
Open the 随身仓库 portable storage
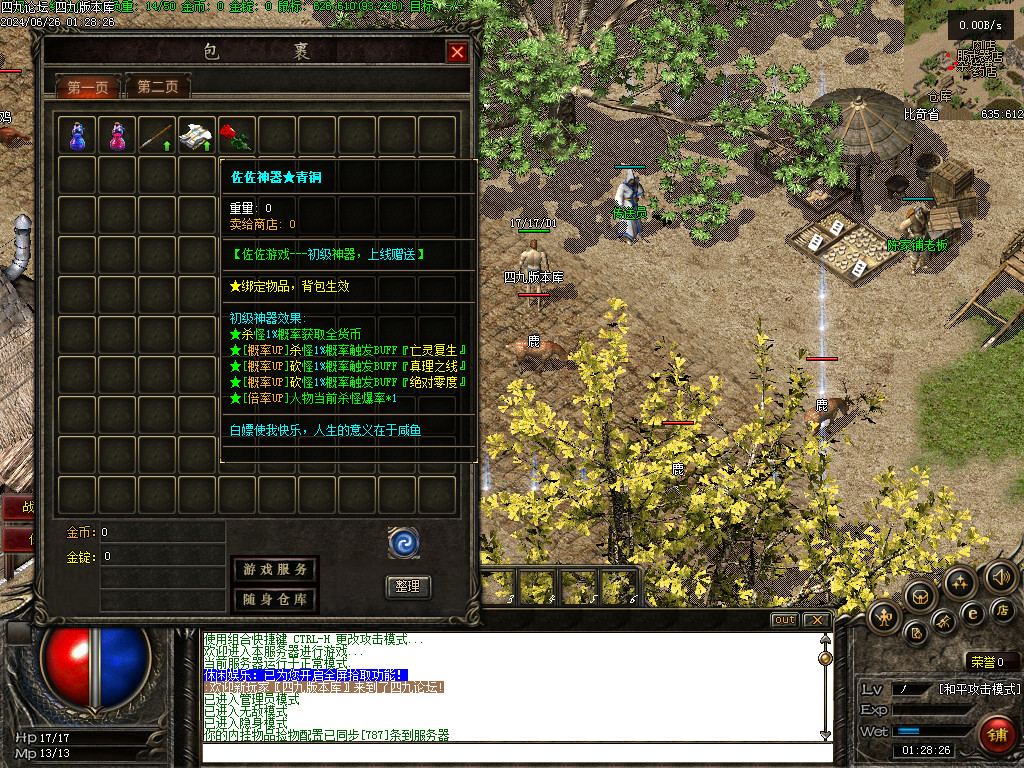coord(275,600)
